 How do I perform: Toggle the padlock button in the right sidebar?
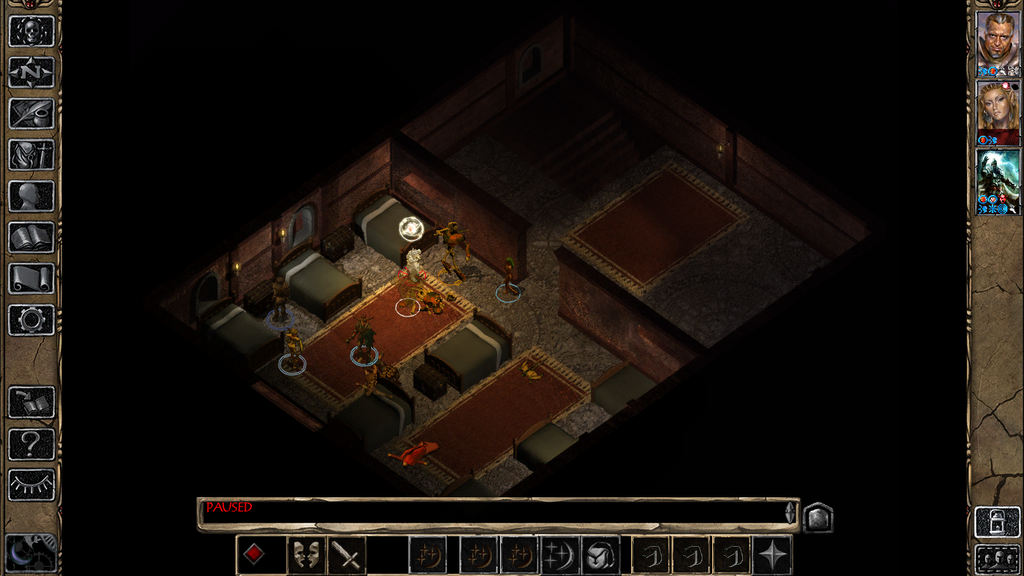click(997, 522)
